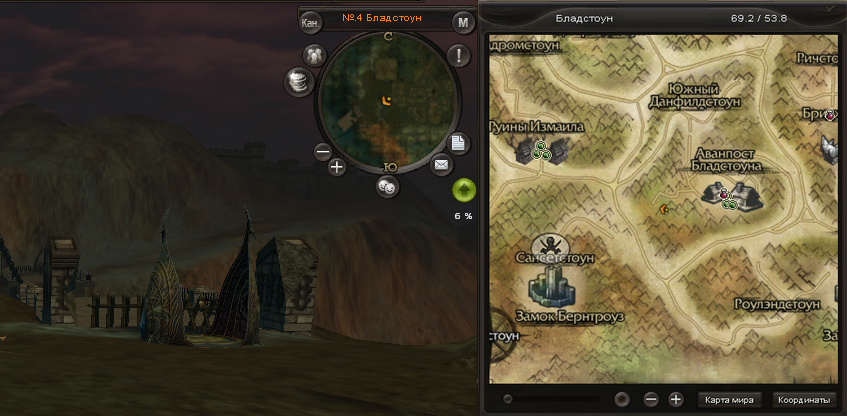This screenshot has height=416, width=847.
Task: Open the theater masks icon below minimap
Action: coord(387,185)
